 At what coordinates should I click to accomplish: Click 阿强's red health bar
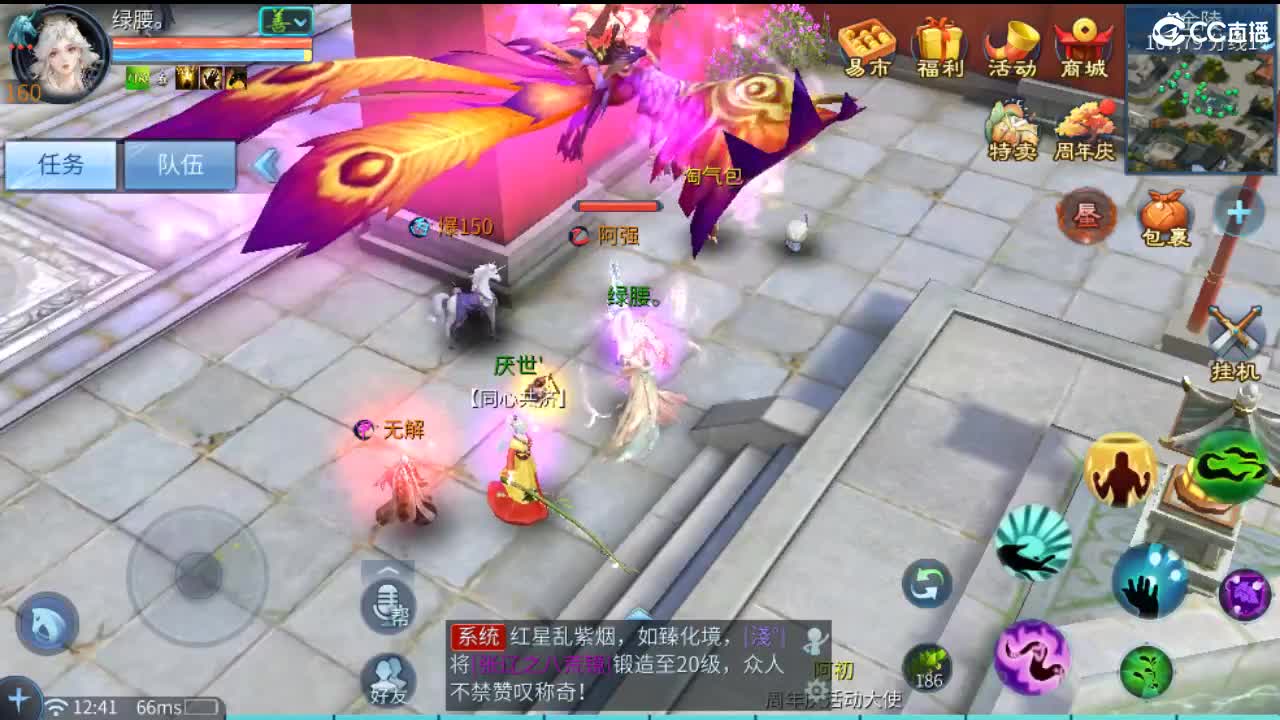(x=617, y=208)
